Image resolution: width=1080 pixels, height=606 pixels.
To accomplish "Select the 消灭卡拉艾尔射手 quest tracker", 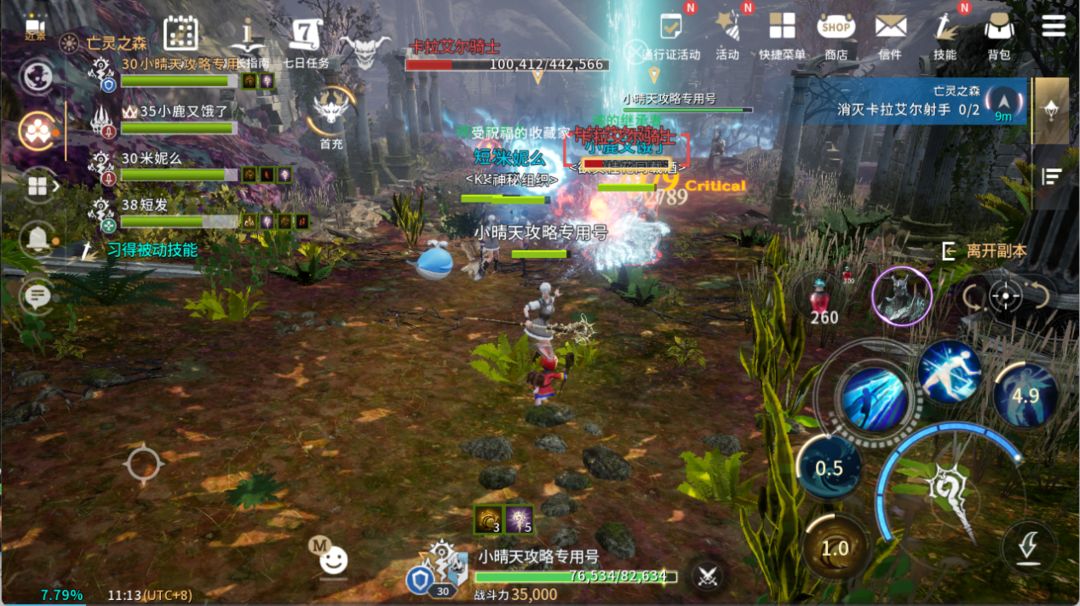I will (x=915, y=101).
